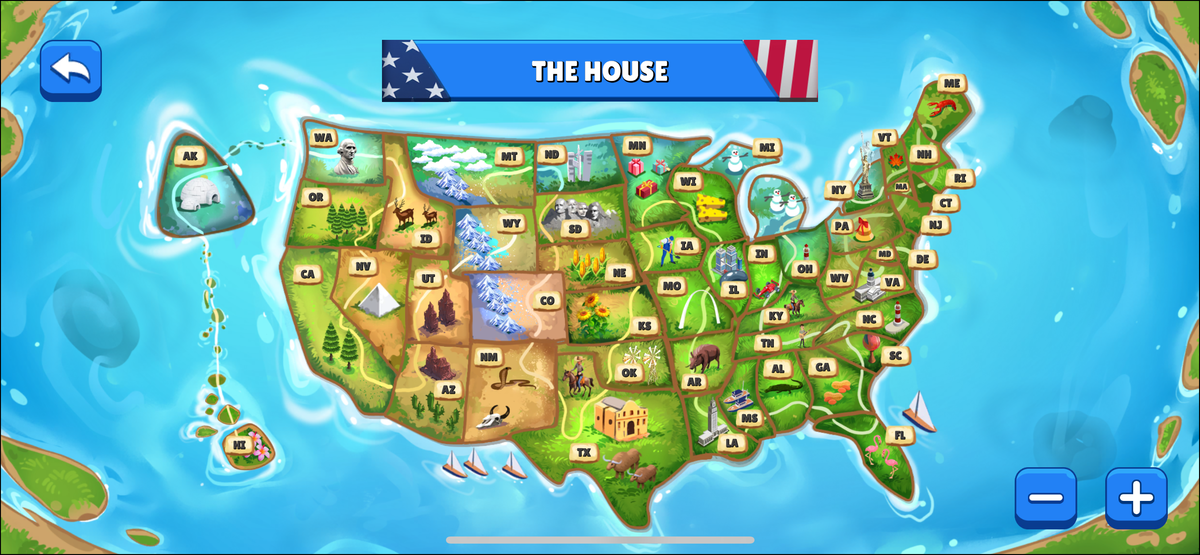
Task: Go back using the arrow button
Action: click(x=70, y=70)
